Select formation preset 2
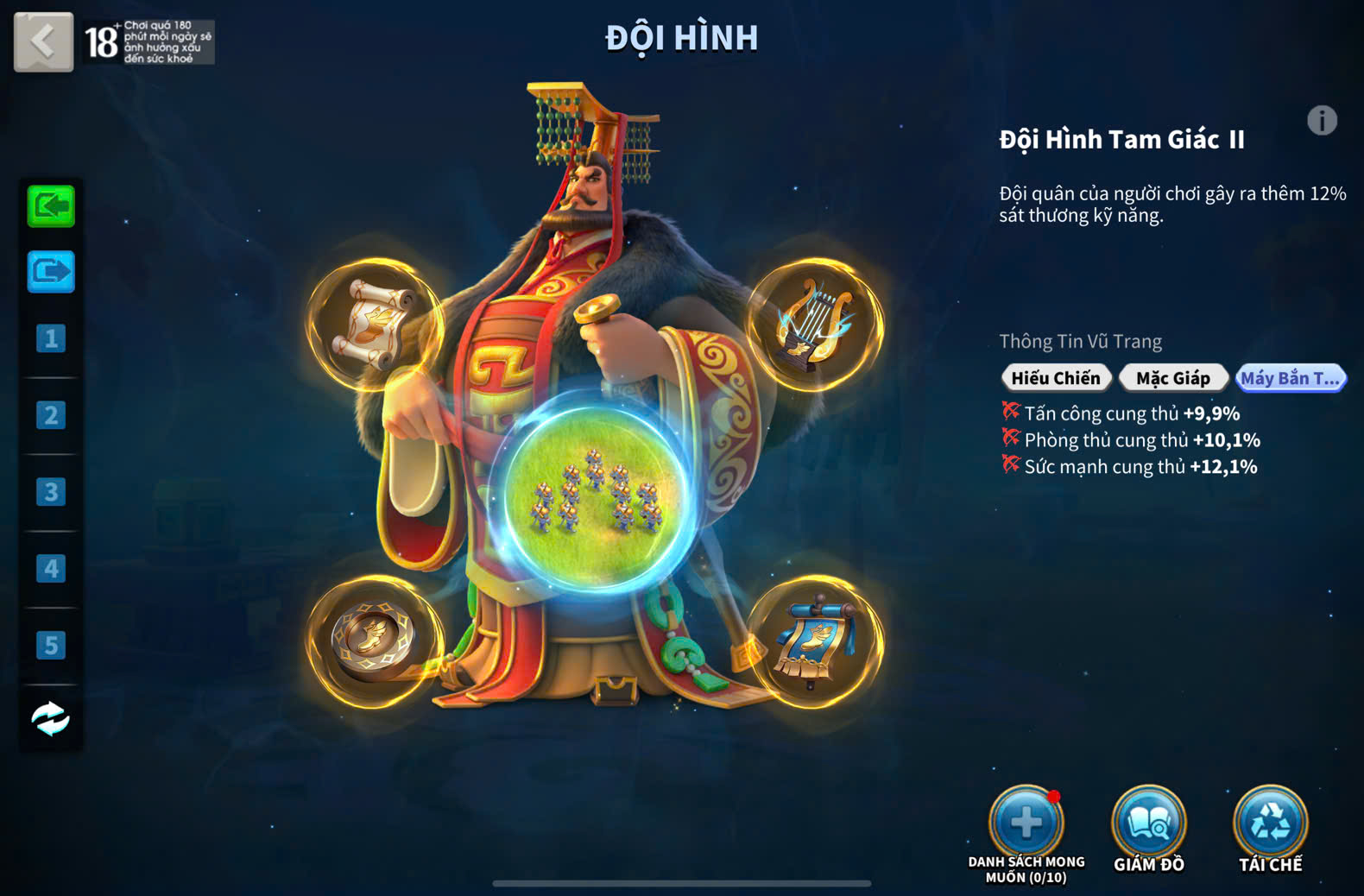This screenshot has height=896, width=1364. [51, 415]
